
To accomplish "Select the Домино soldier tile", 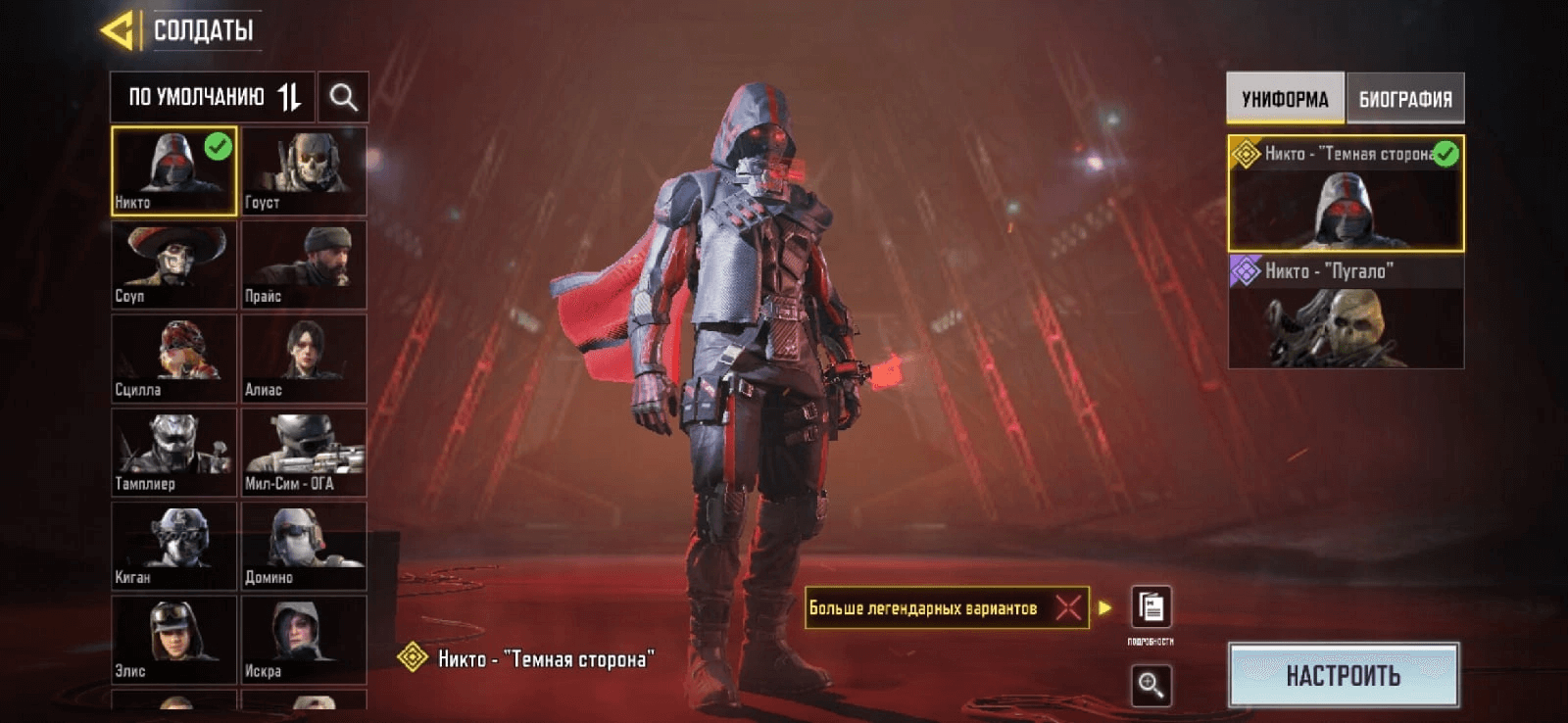I will [304, 547].
